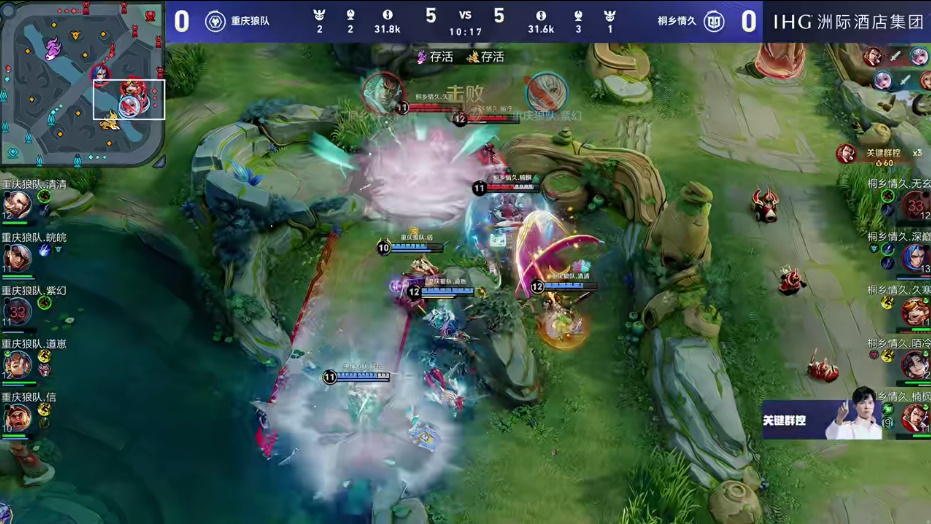931x524 pixels.
Task: Open the IHG洲际酒店集团 sponsor banner
Action: click(847, 21)
